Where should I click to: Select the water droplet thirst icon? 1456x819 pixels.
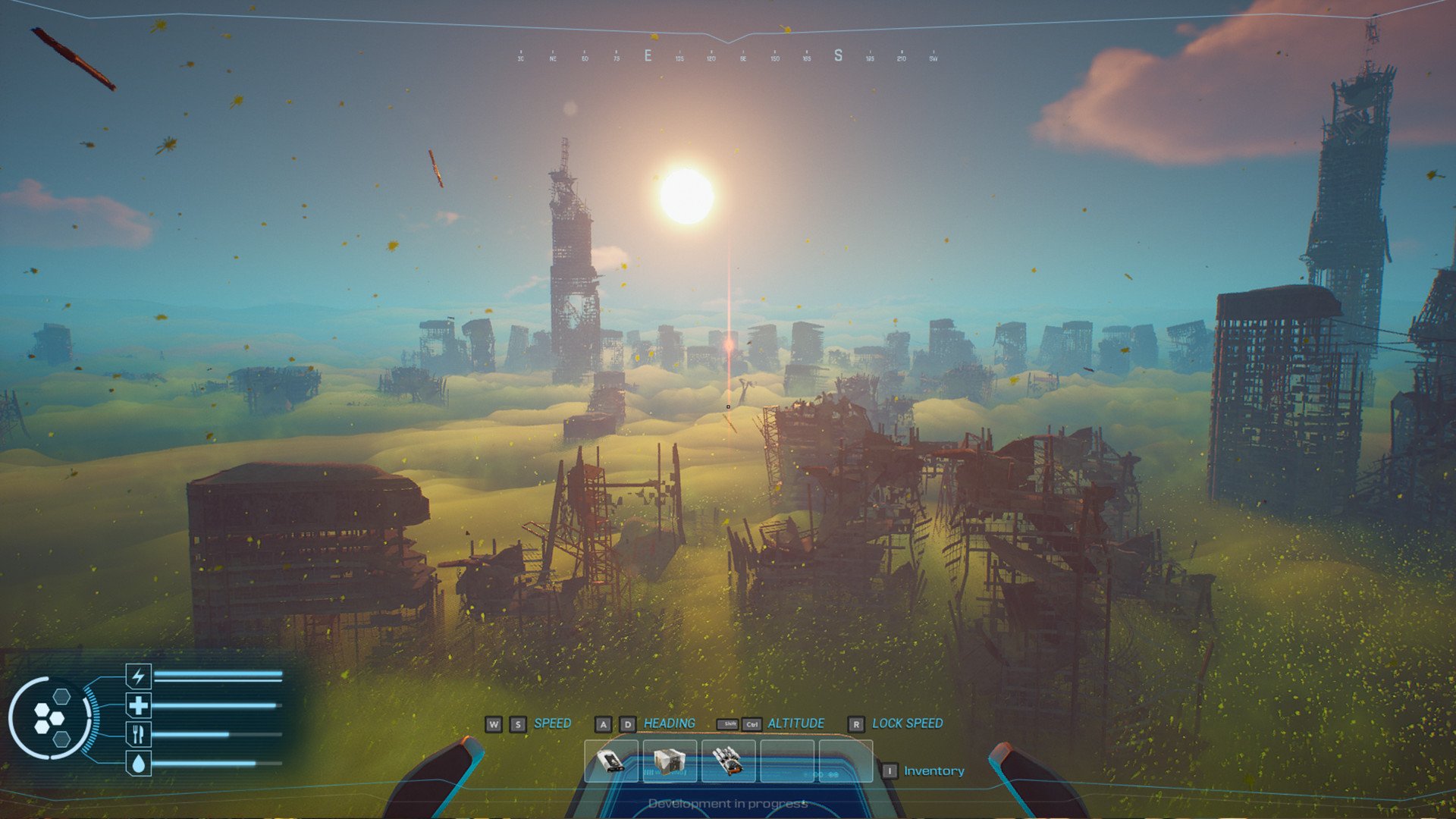coord(138,764)
